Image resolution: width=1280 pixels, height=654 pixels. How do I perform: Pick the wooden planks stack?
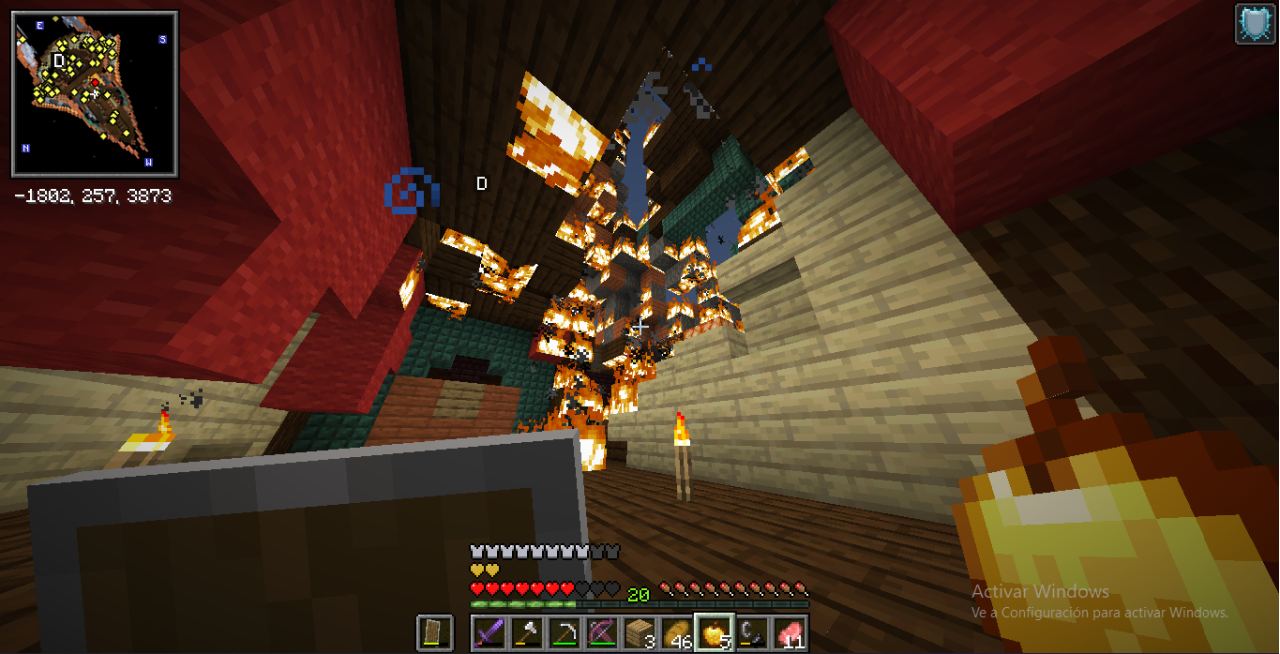pyautogui.click(x=639, y=633)
